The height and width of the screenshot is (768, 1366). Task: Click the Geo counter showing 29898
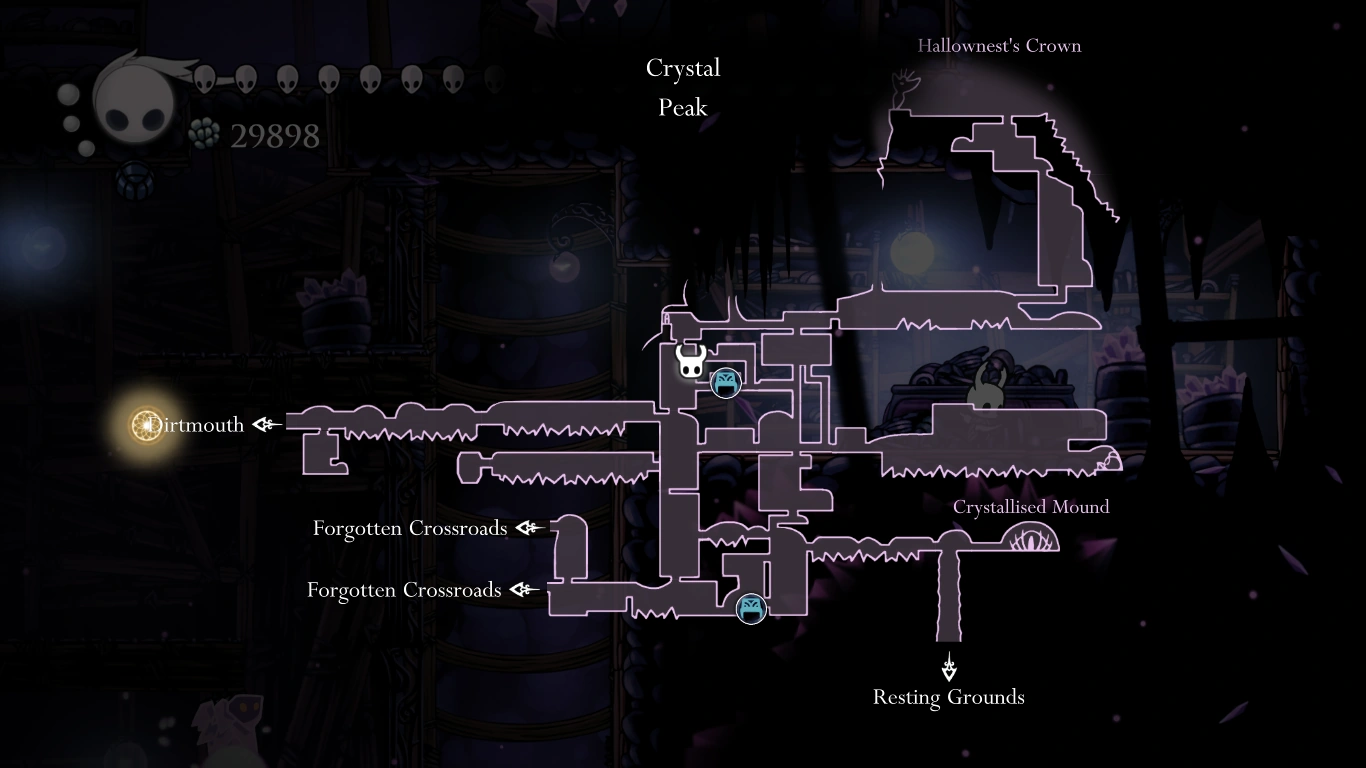click(275, 135)
